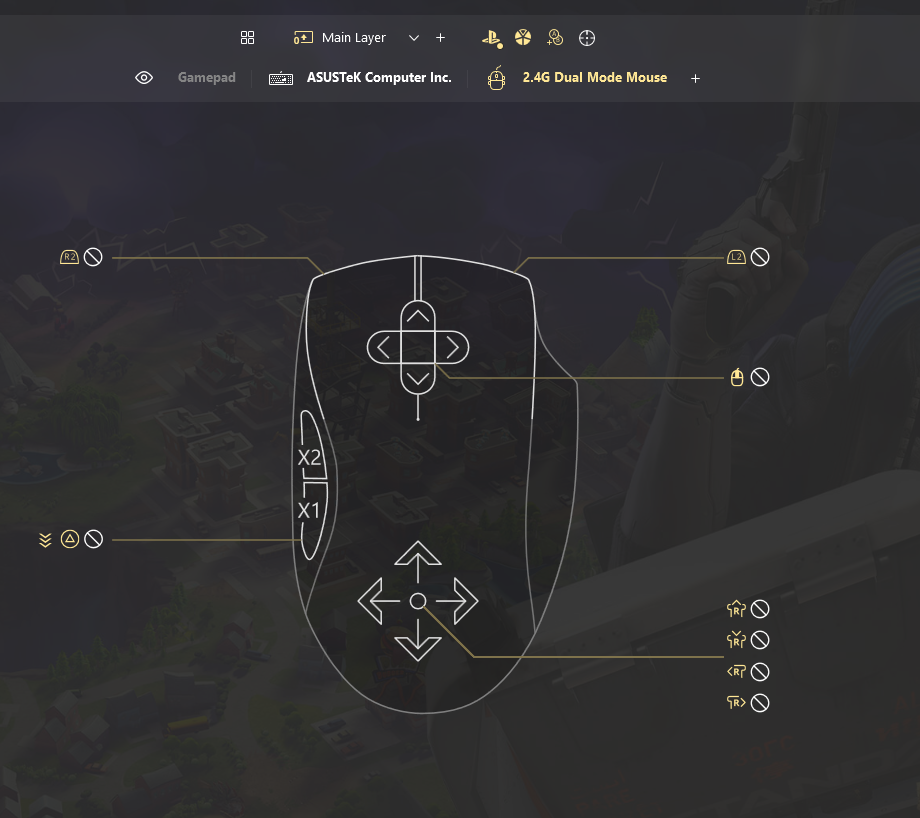The width and height of the screenshot is (920, 818).
Task: Select the 2.4G Dual Mode Mouse tab
Action: (x=594, y=78)
